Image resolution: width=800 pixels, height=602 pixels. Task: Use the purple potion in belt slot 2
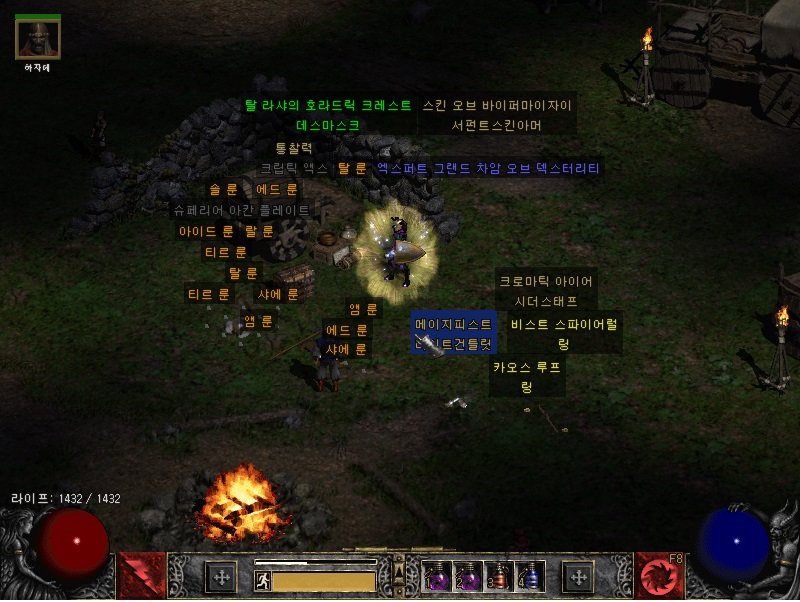pos(467,576)
